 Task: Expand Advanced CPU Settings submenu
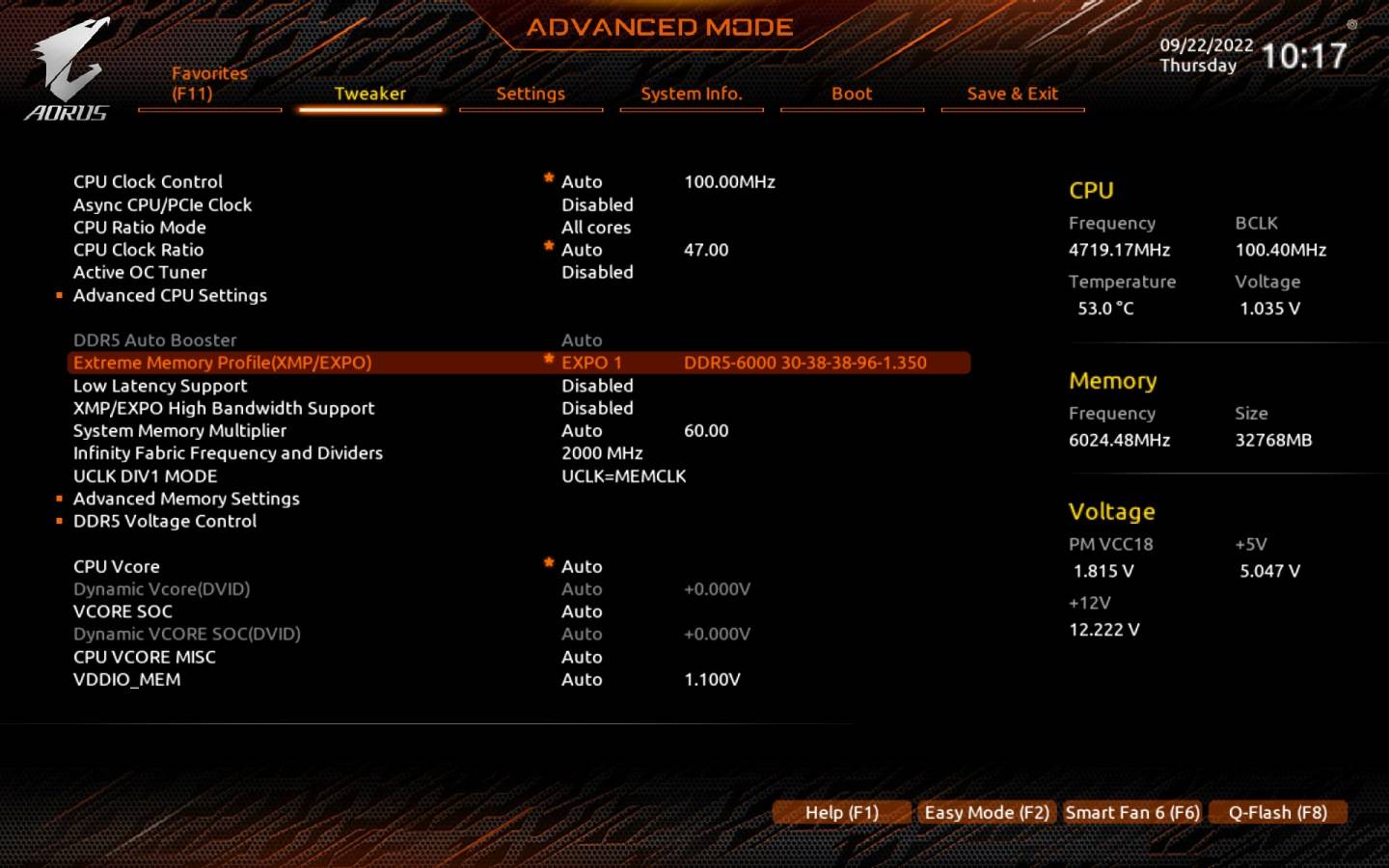(170, 296)
